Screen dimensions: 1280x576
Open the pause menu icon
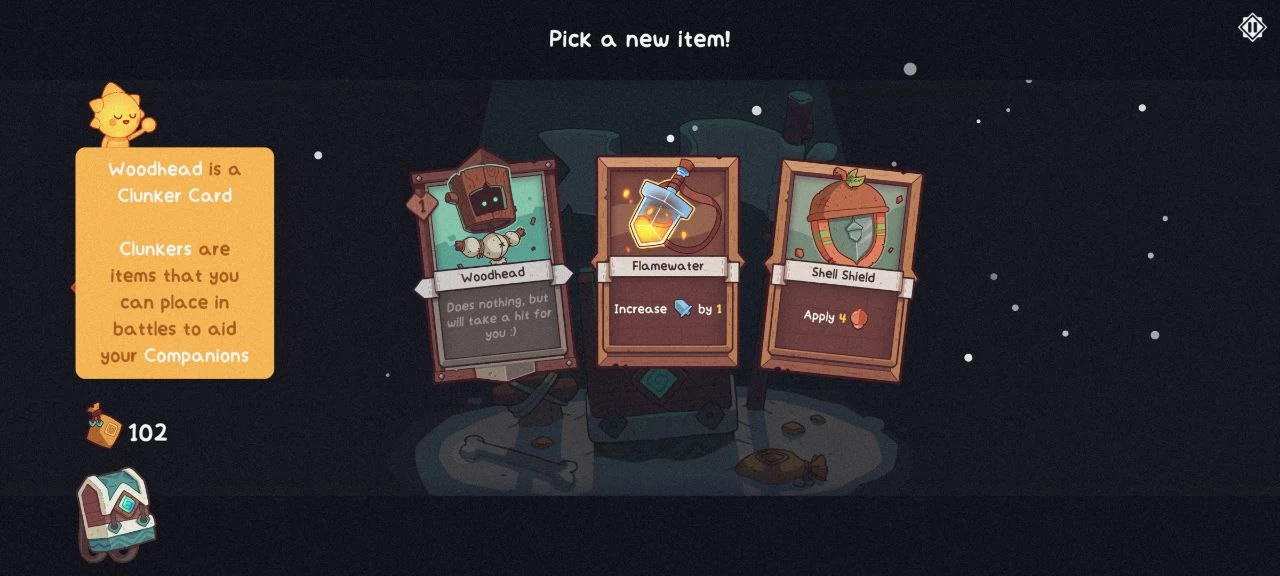pos(1252,27)
